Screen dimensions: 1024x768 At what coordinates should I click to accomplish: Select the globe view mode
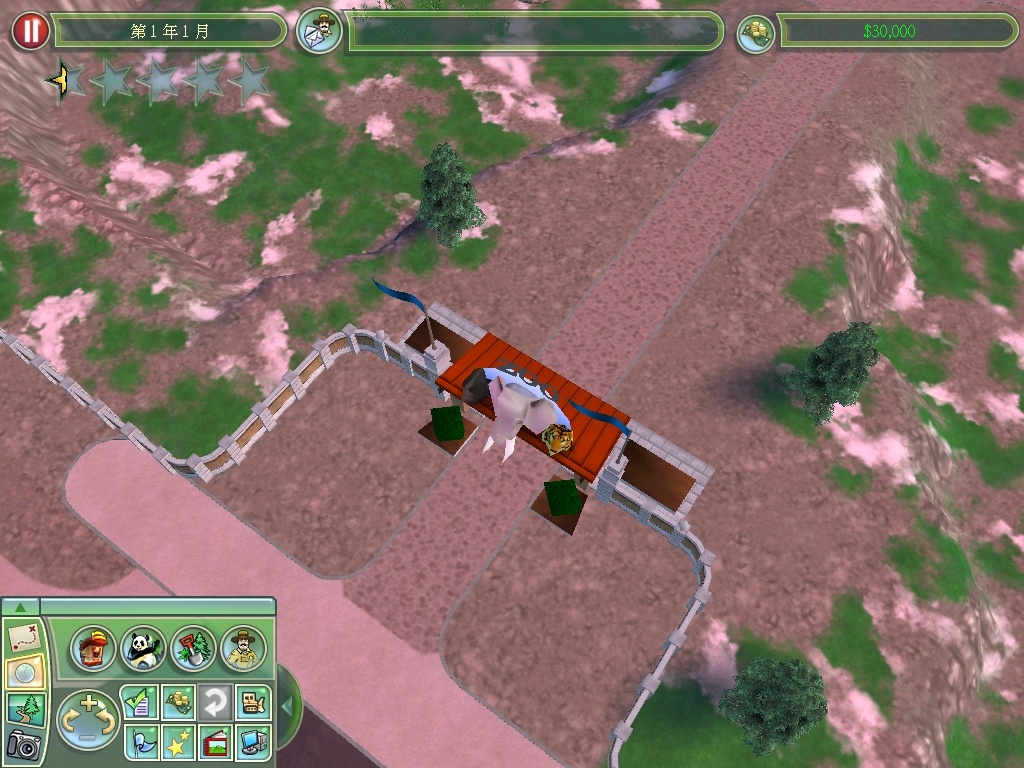(x=24, y=672)
